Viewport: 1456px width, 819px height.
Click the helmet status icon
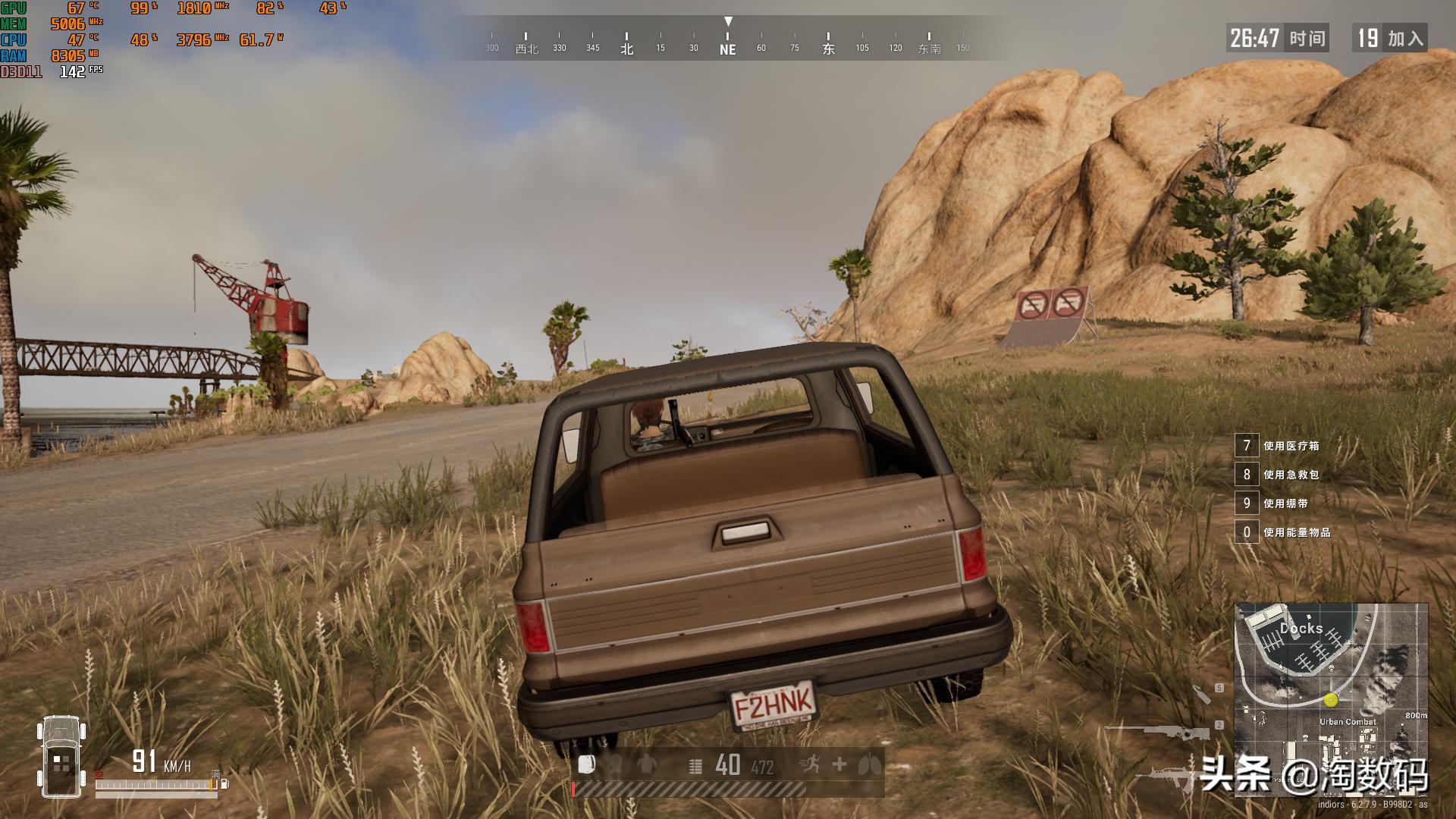(616, 764)
